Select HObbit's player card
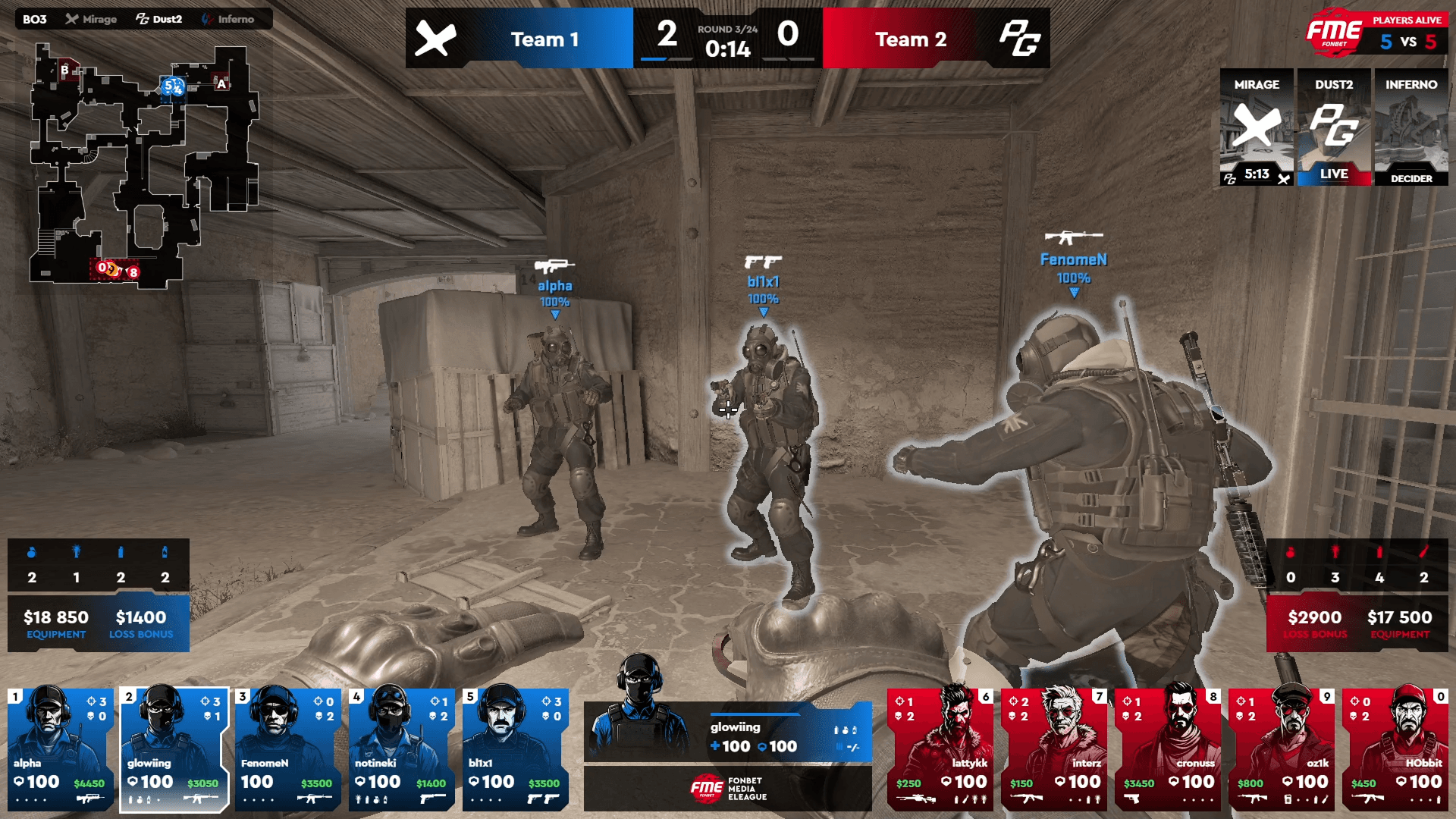 click(1395, 749)
